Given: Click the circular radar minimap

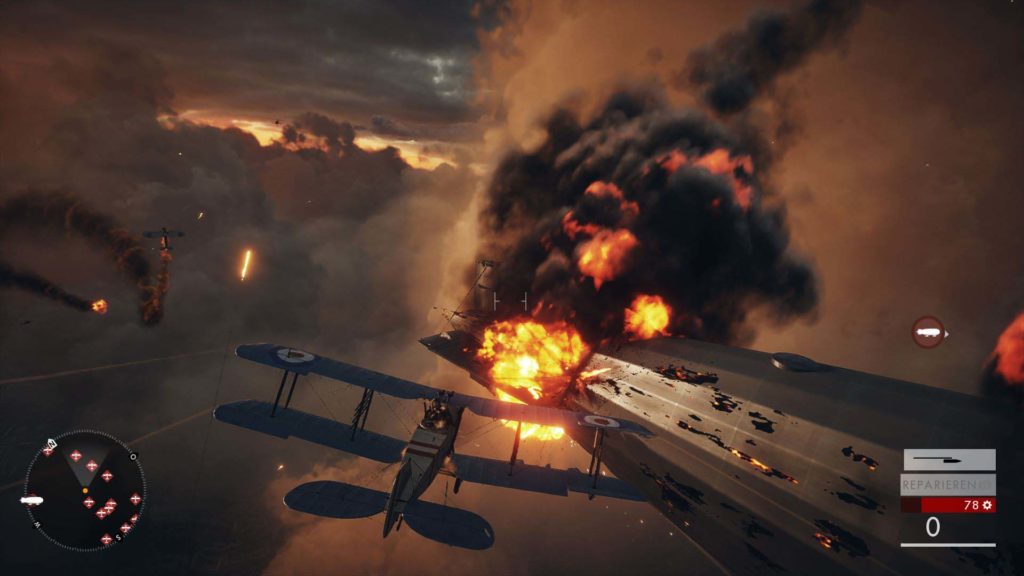Looking at the screenshot, I should tap(85, 490).
